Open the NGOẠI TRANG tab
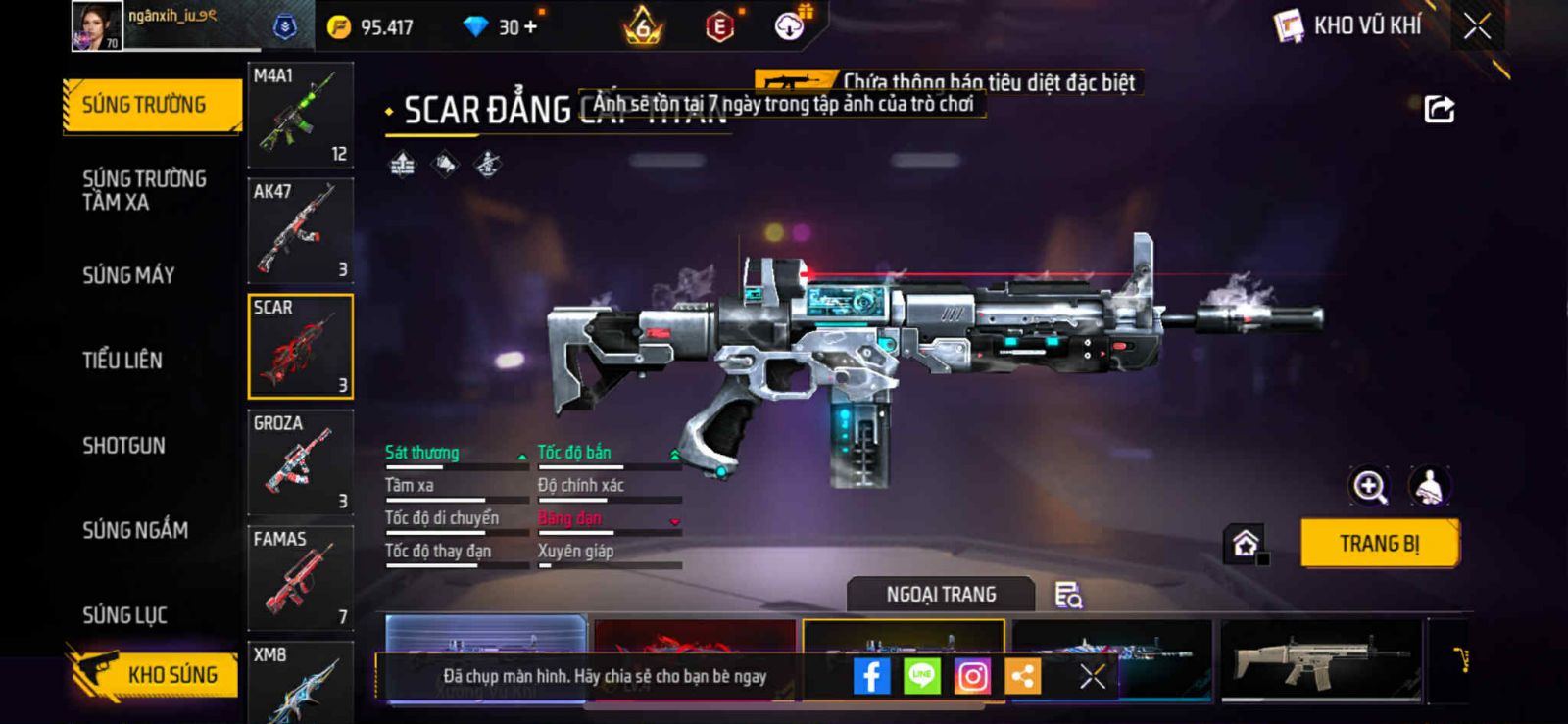 click(x=941, y=595)
